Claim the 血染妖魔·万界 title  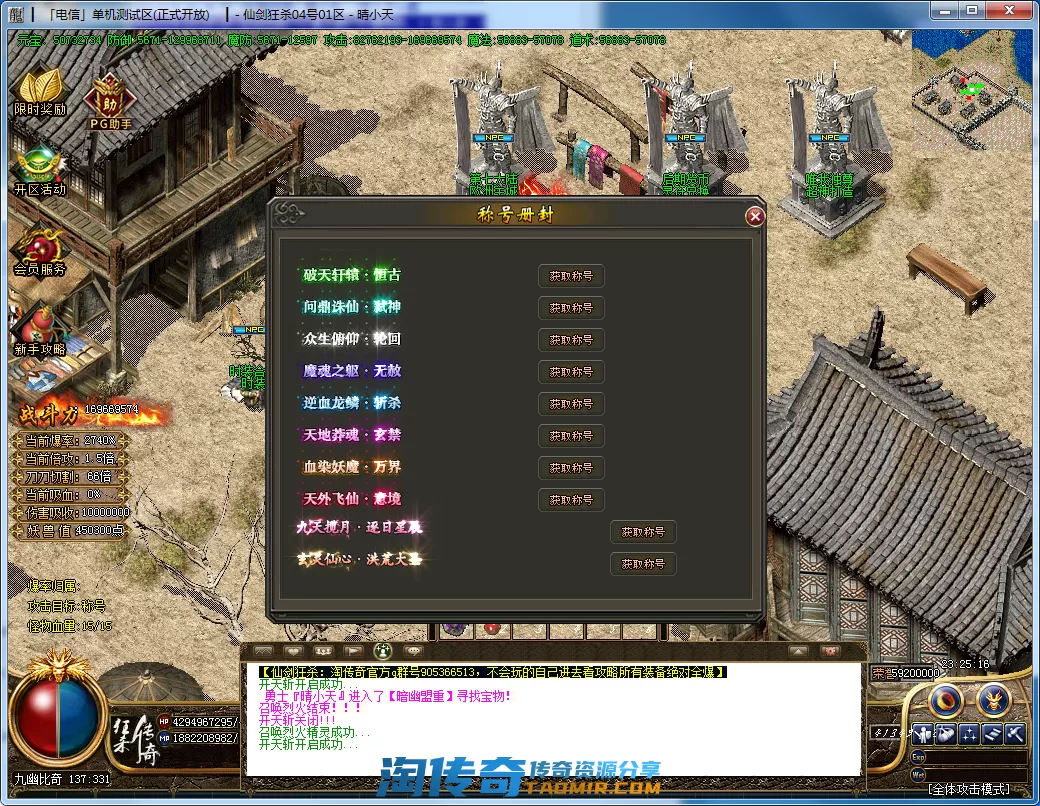(x=571, y=468)
